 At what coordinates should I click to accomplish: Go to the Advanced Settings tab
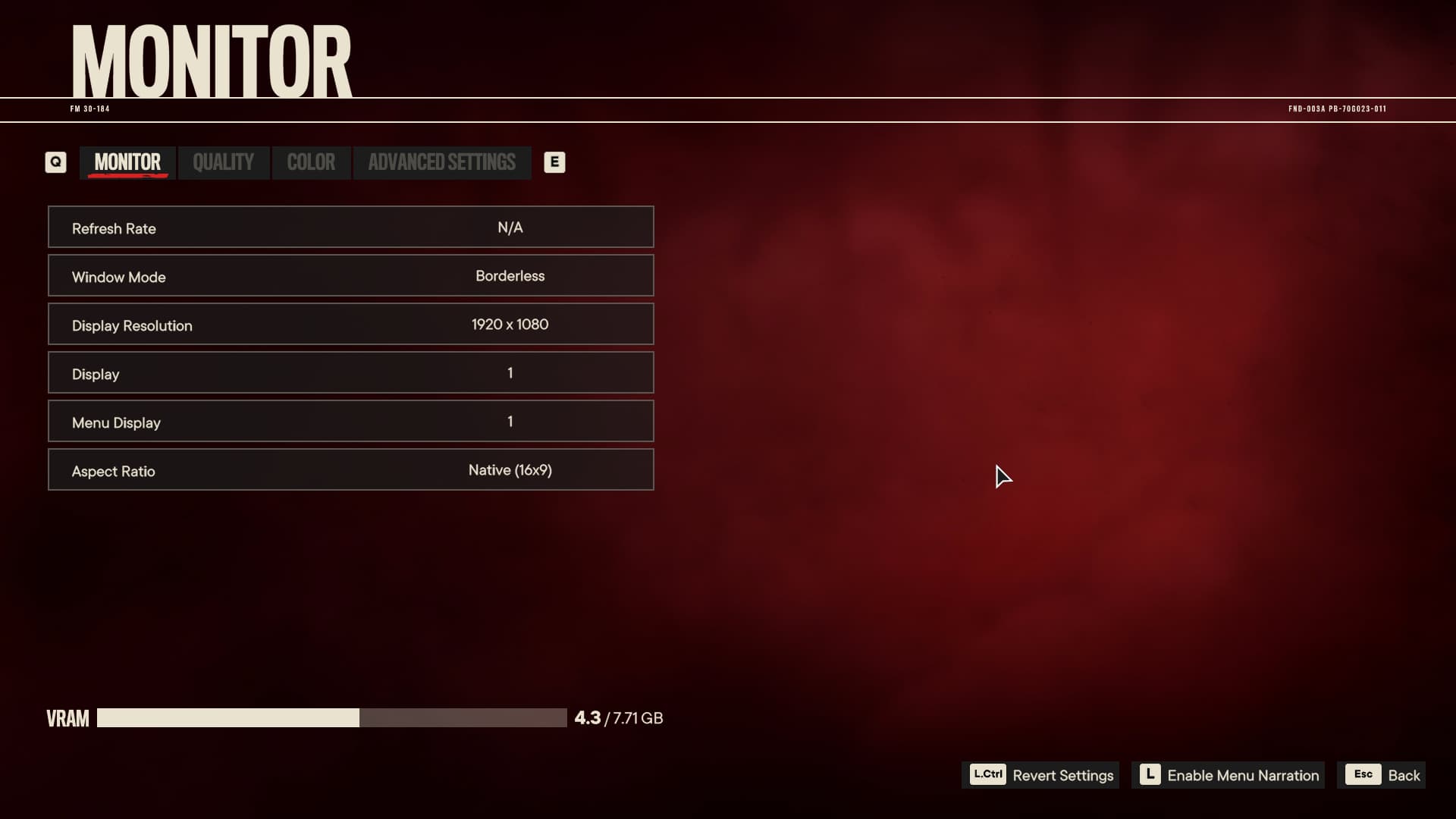441,162
